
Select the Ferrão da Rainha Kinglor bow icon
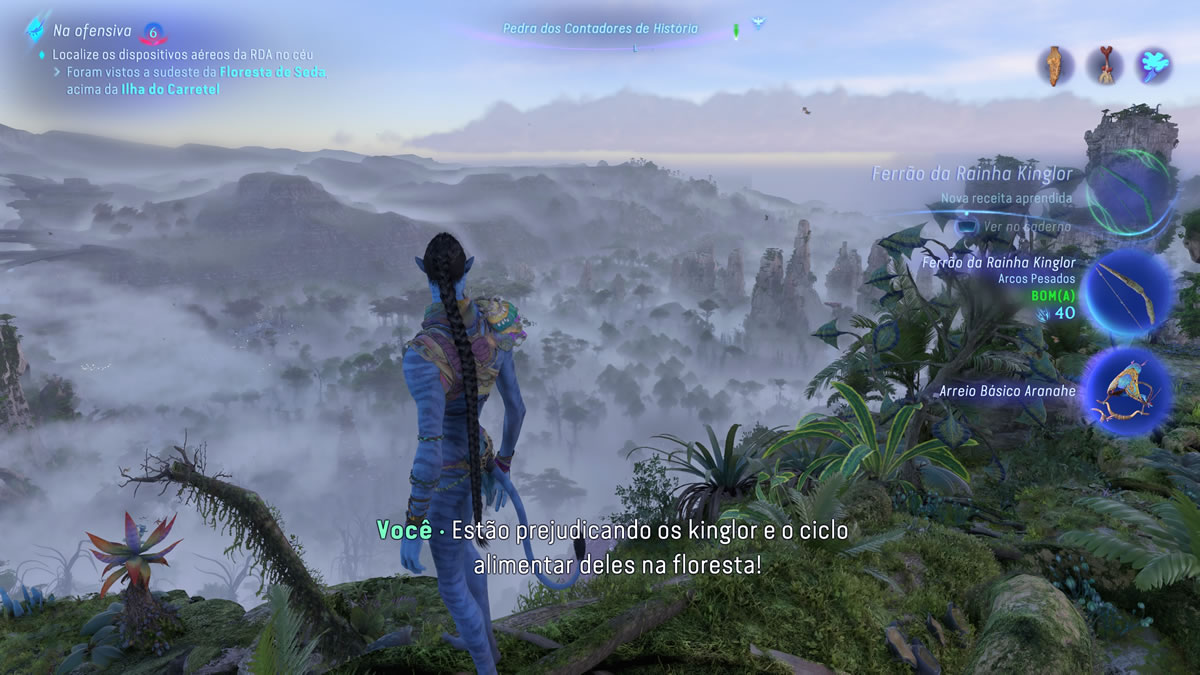click(1129, 291)
